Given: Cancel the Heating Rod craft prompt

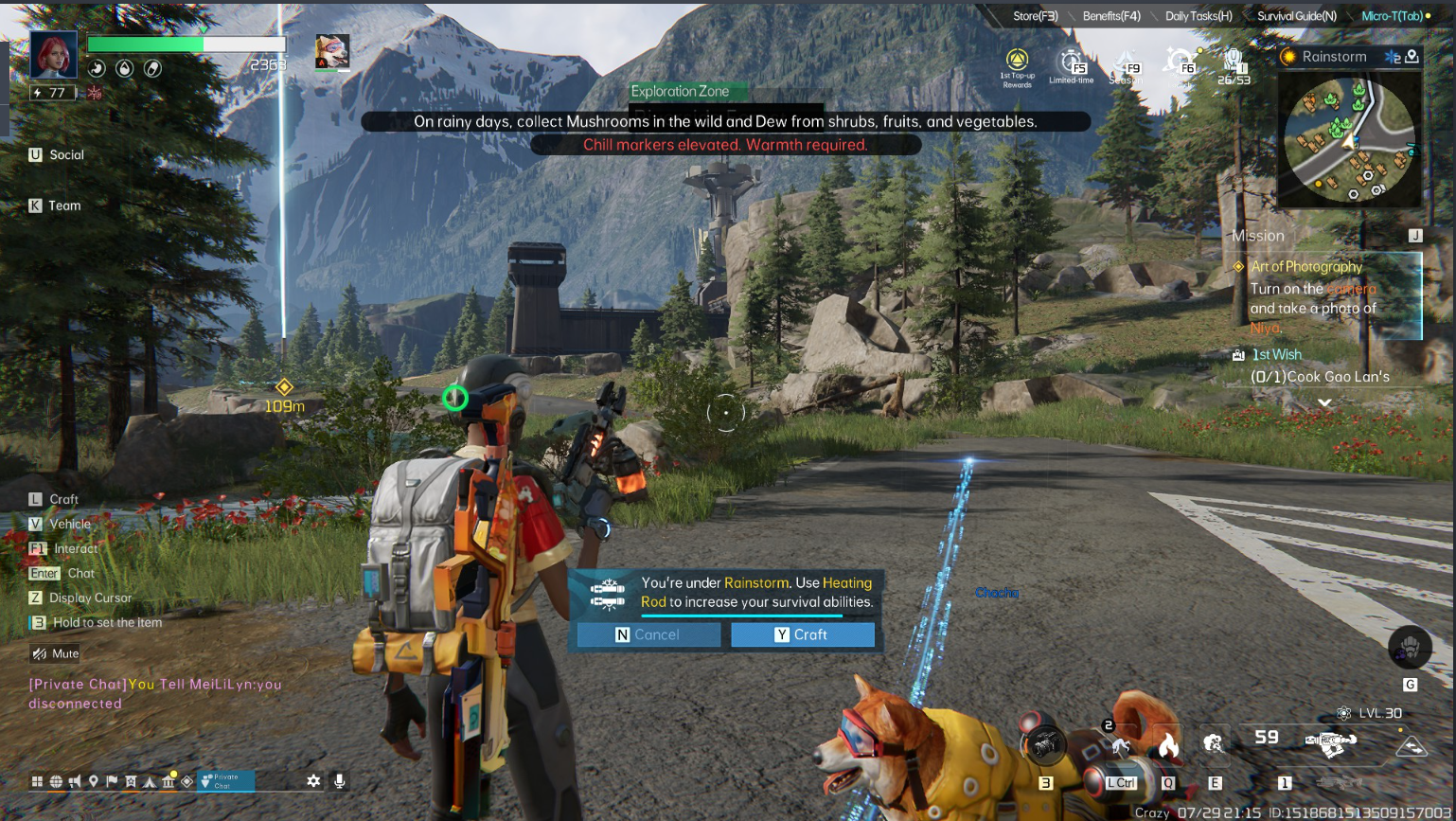Looking at the screenshot, I should [648, 634].
